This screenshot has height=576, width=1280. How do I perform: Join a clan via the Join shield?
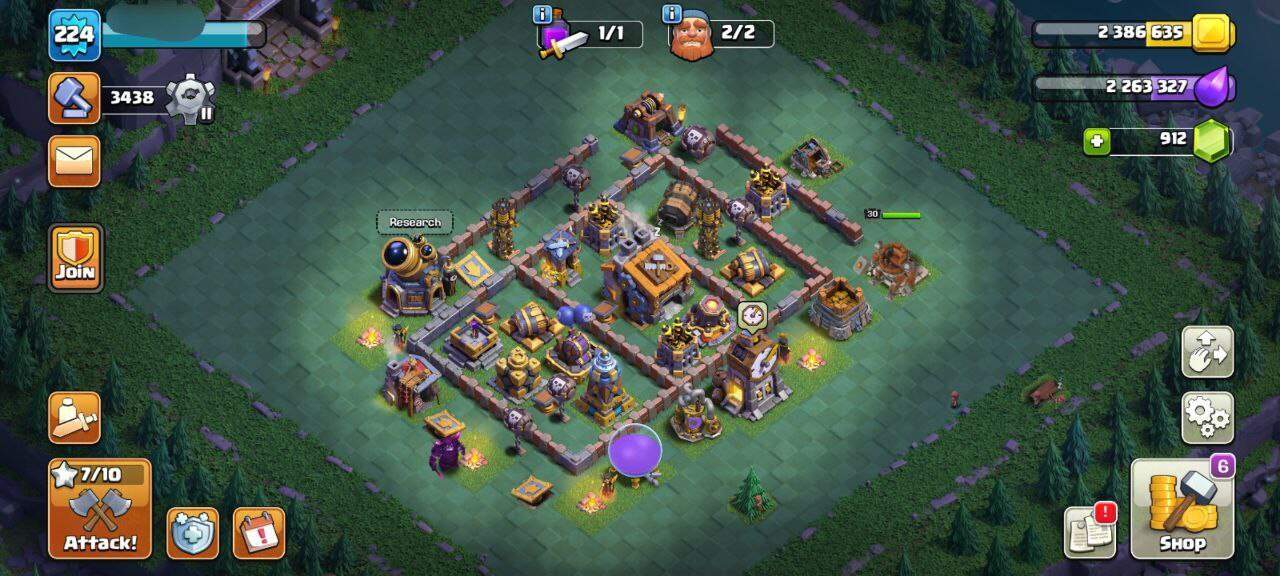point(75,257)
